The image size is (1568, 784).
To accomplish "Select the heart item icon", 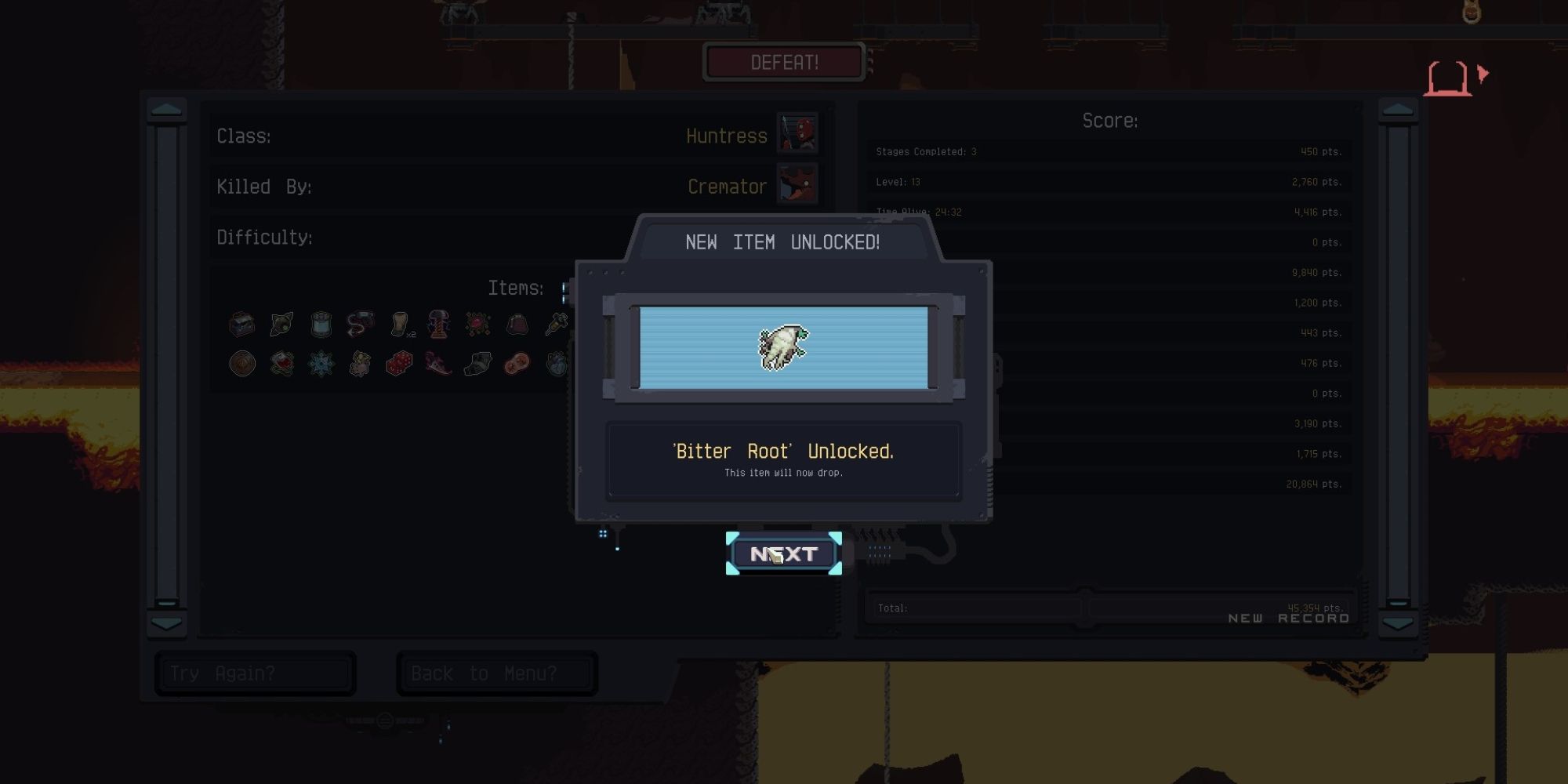I will tap(555, 364).
